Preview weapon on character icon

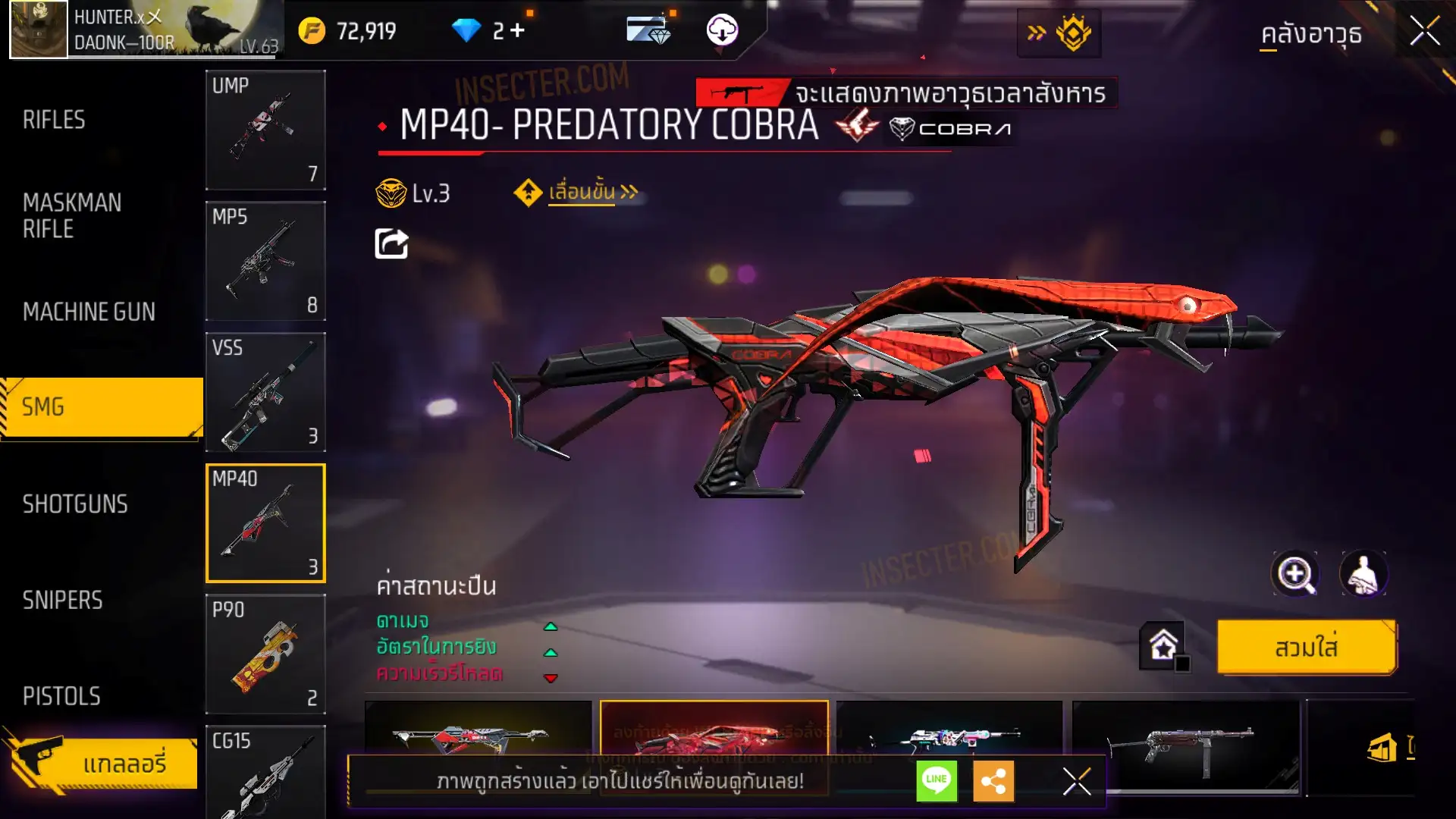(x=1363, y=574)
